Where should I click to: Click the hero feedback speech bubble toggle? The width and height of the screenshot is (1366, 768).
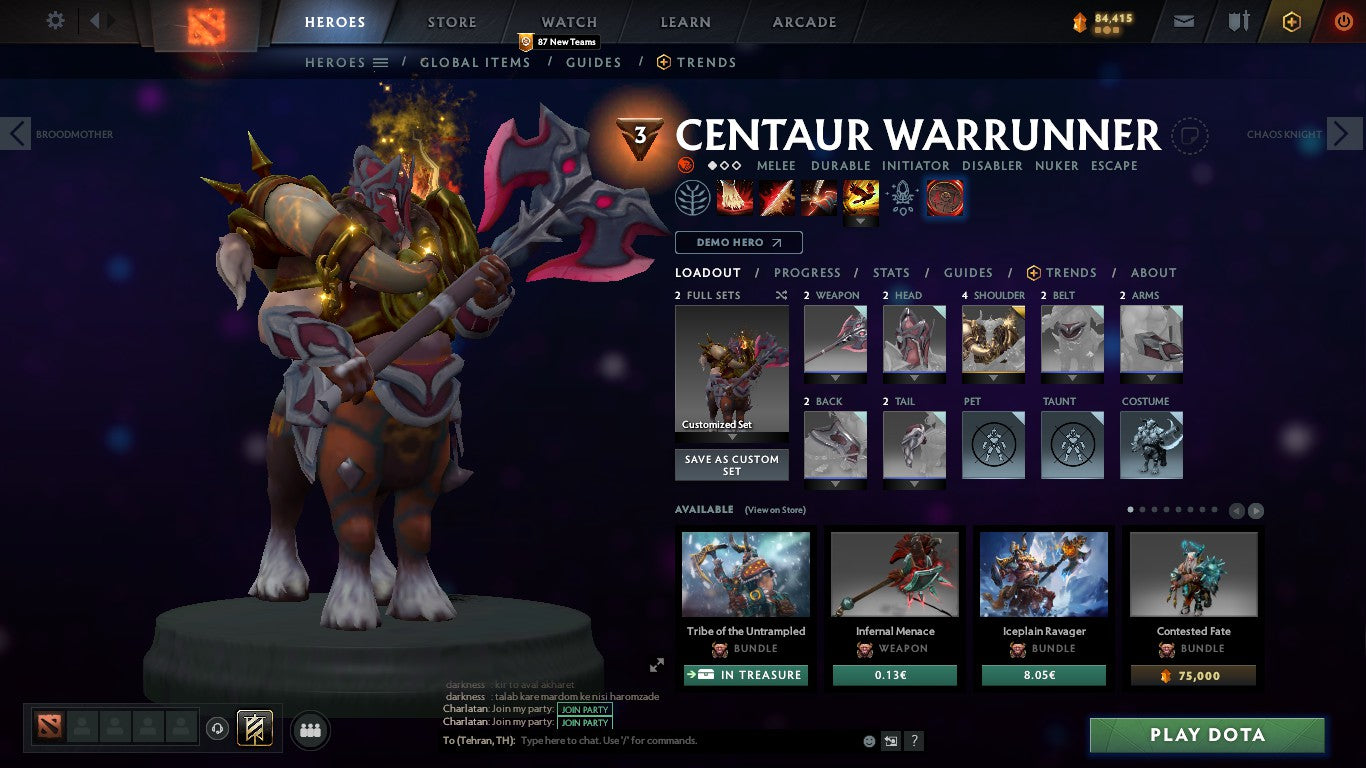tap(1189, 137)
